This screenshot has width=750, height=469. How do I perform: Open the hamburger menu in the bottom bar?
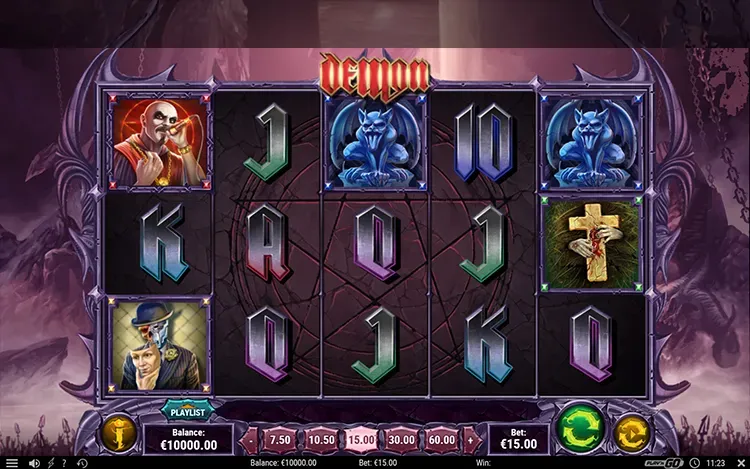(x=11, y=463)
